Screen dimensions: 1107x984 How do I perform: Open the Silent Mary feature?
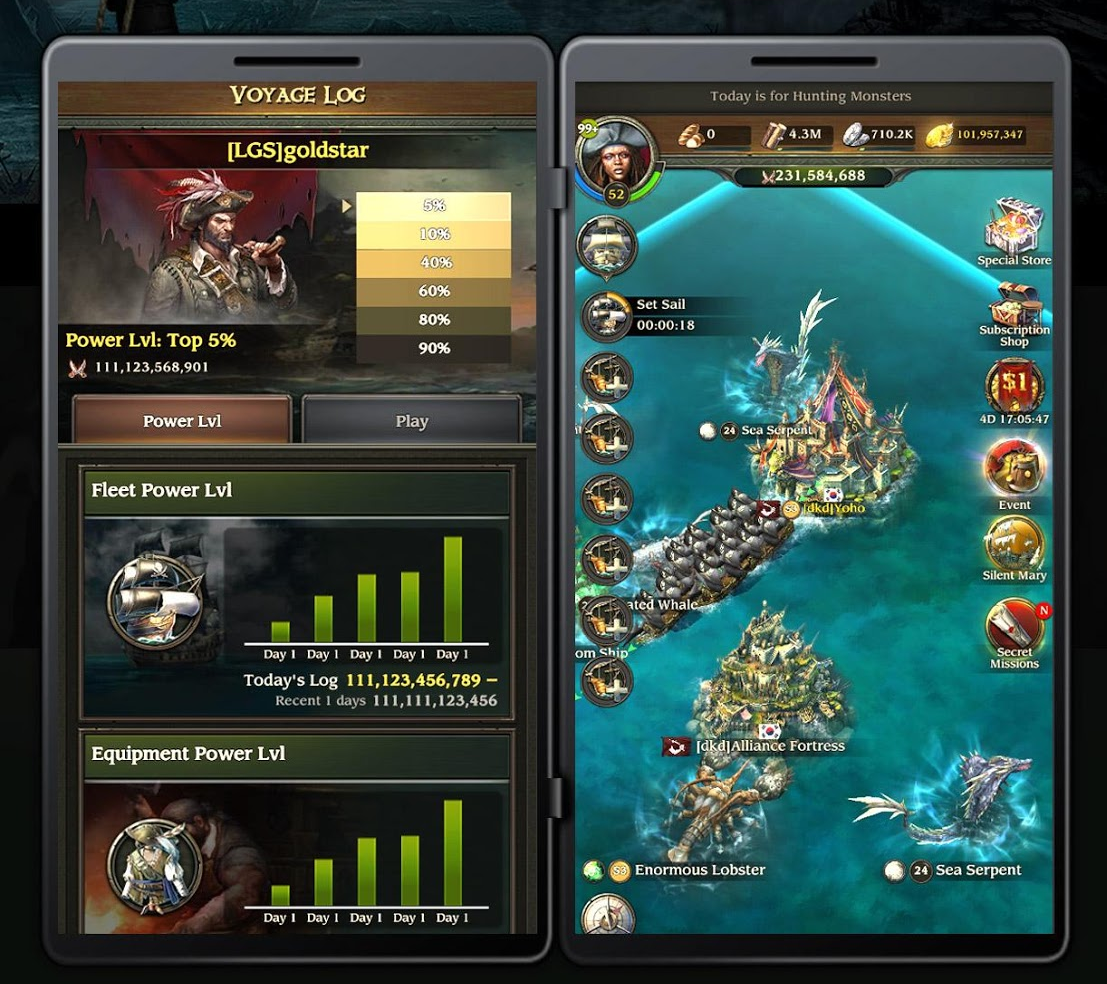[x=1014, y=548]
